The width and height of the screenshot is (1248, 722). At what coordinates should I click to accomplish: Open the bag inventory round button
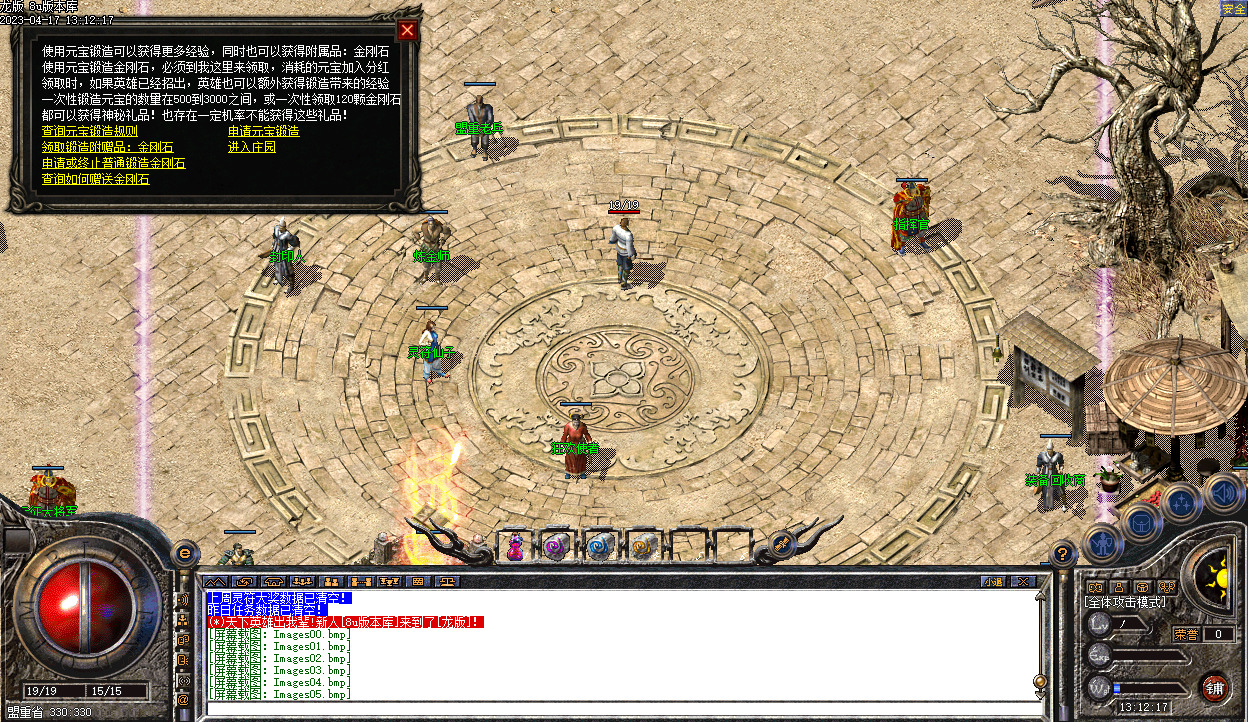1141,521
